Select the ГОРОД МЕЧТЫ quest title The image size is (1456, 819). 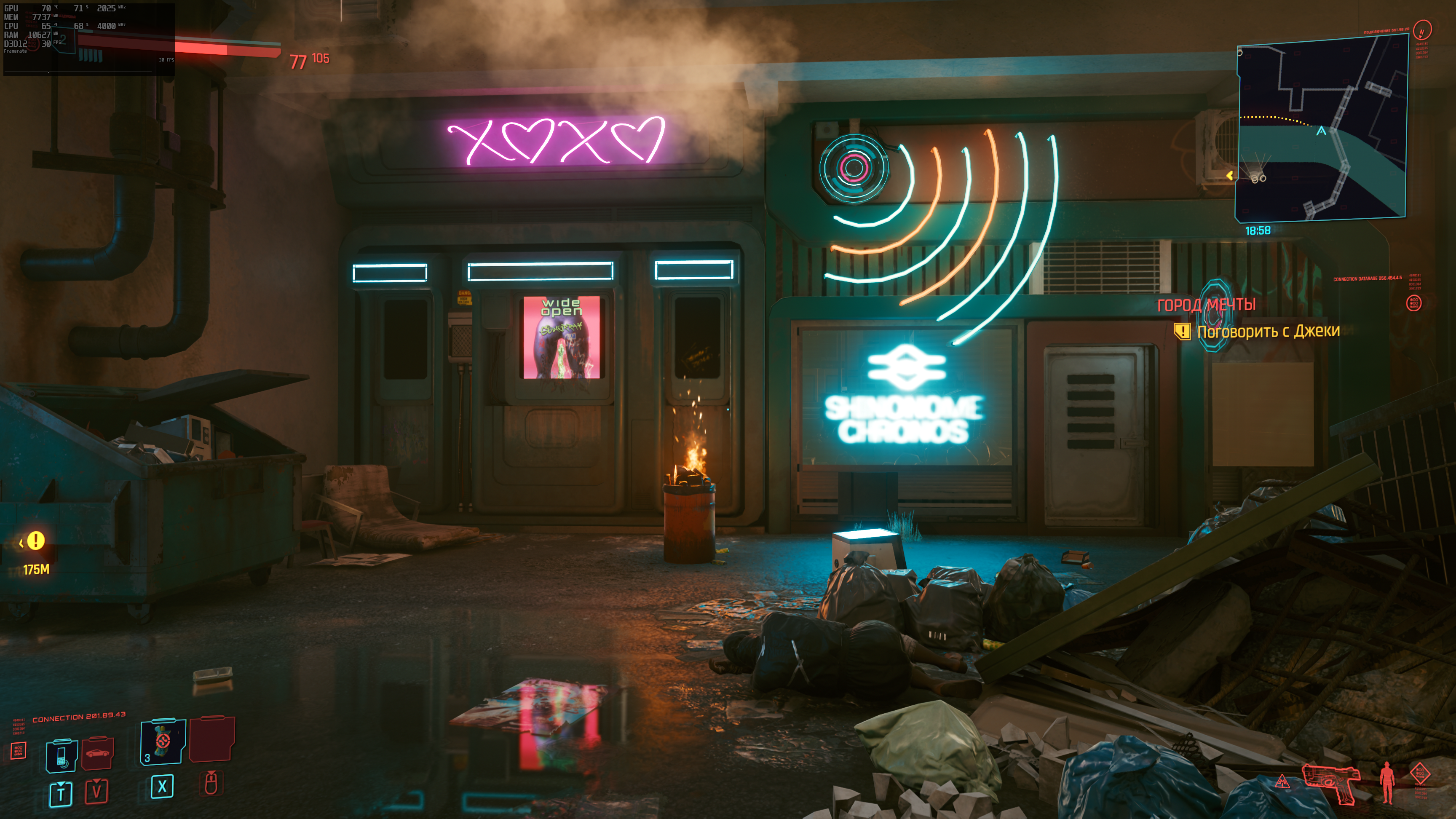point(1206,305)
